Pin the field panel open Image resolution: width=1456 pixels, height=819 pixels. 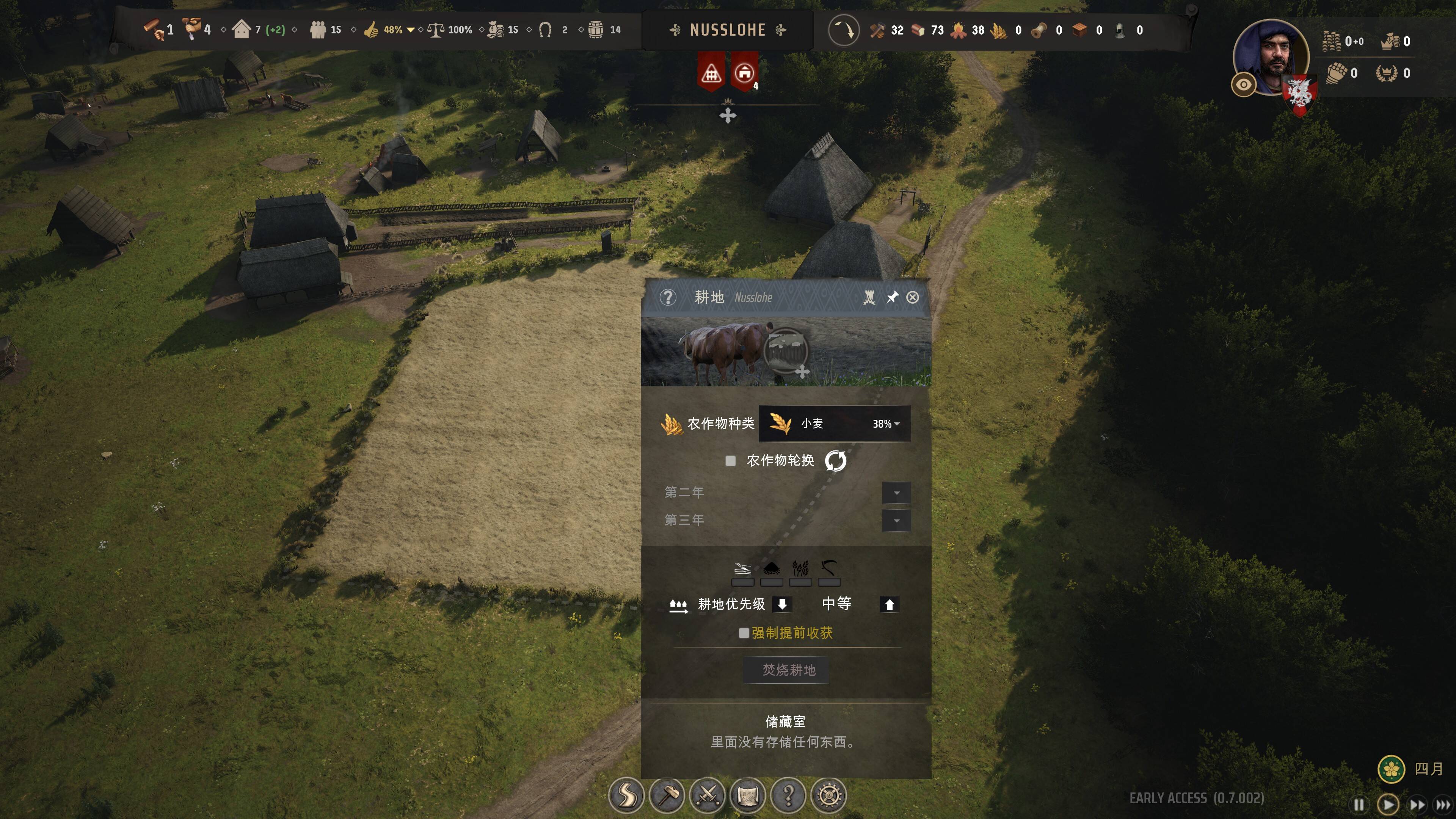tap(892, 297)
